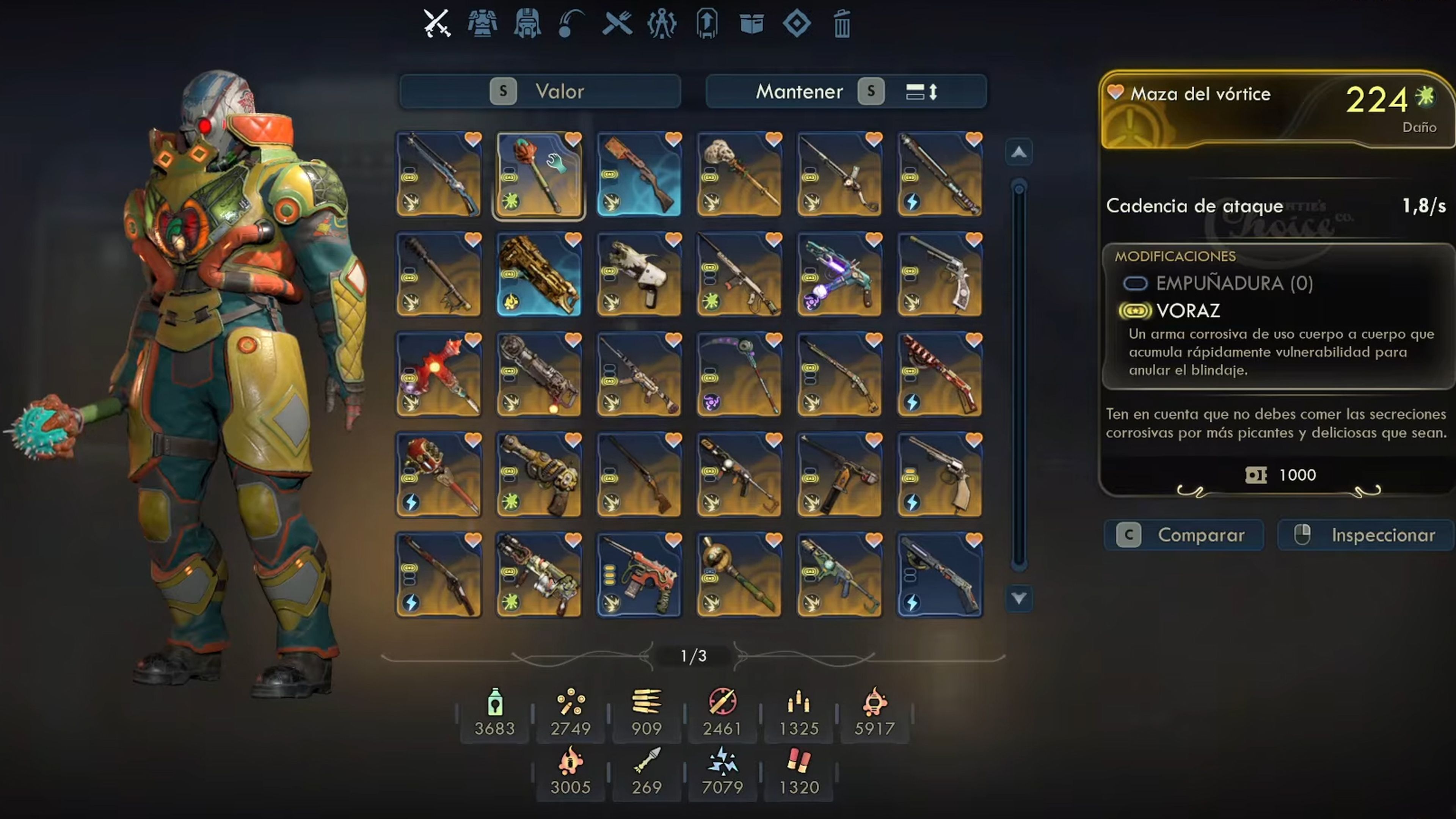
Task: Open the crossed swords weapons tab
Action: click(x=436, y=24)
